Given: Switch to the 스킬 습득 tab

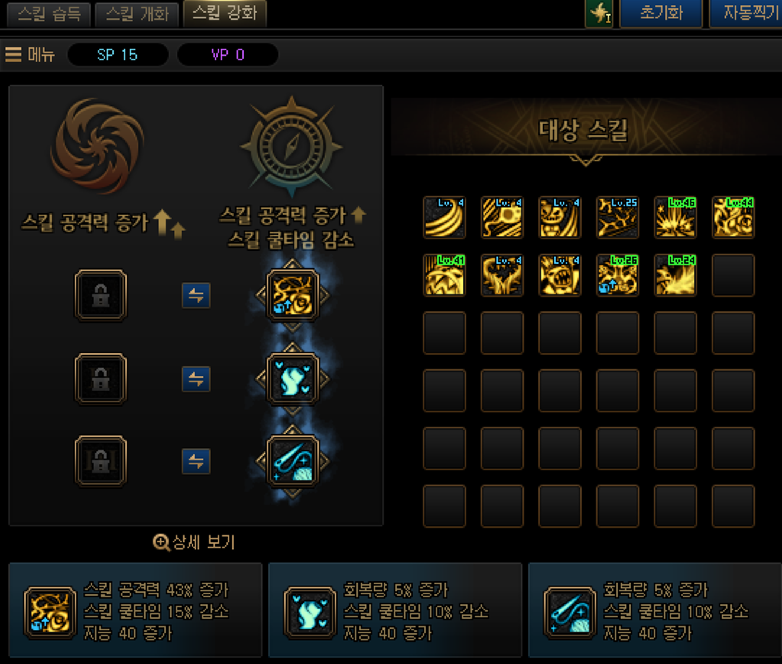Looking at the screenshot, I should pos(46,14).
